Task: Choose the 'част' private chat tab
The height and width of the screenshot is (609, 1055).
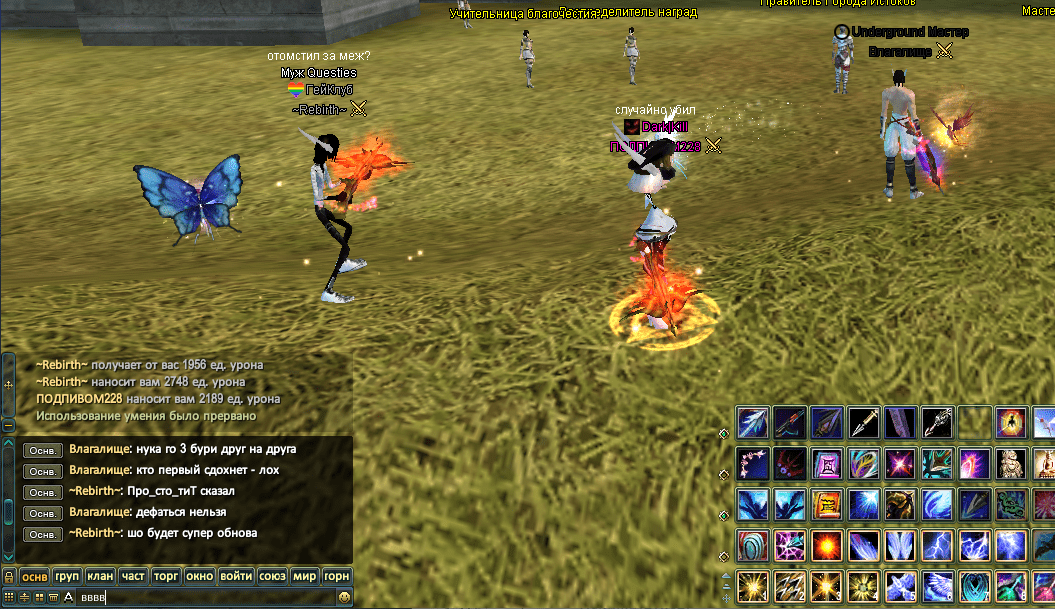Action: click(133, 577)
